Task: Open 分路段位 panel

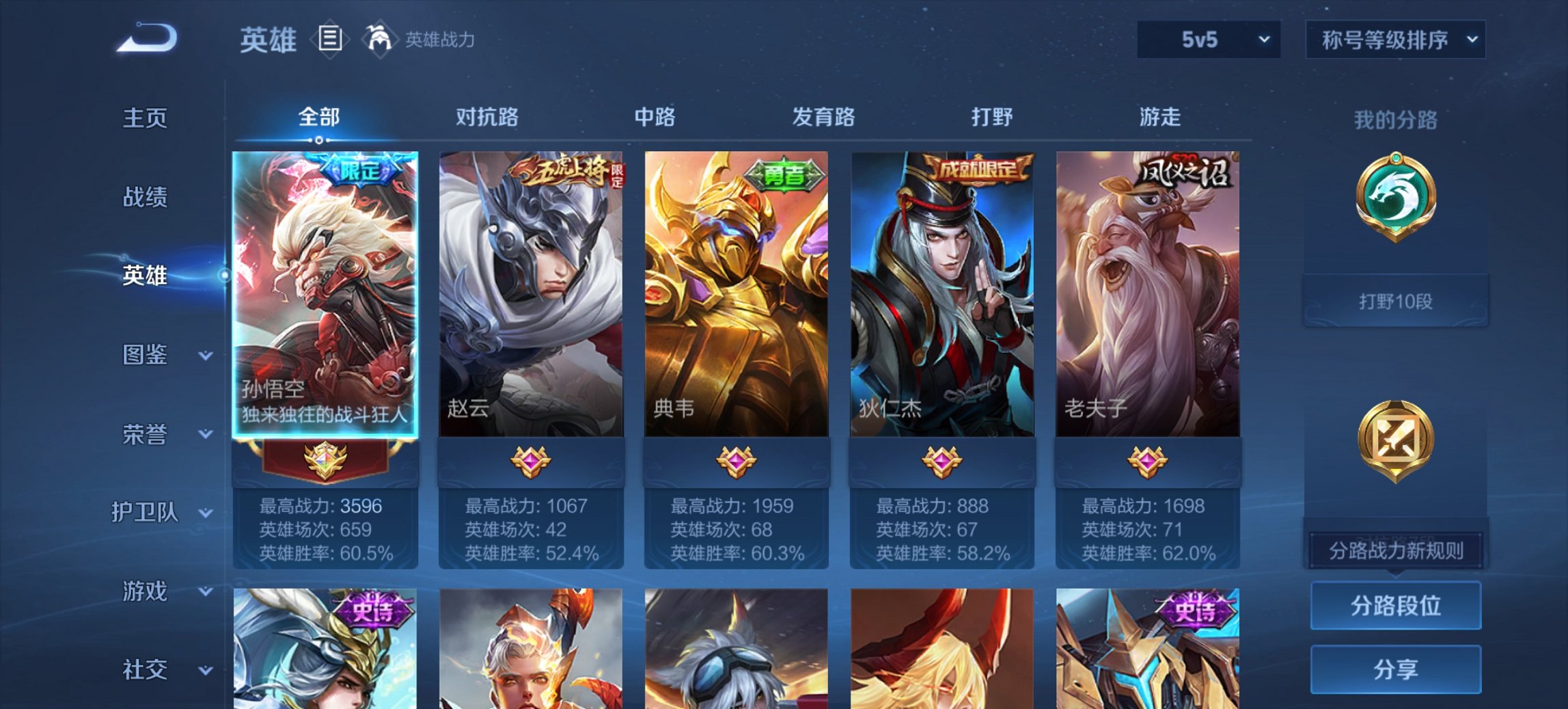Action: [x=1395, y=606]
